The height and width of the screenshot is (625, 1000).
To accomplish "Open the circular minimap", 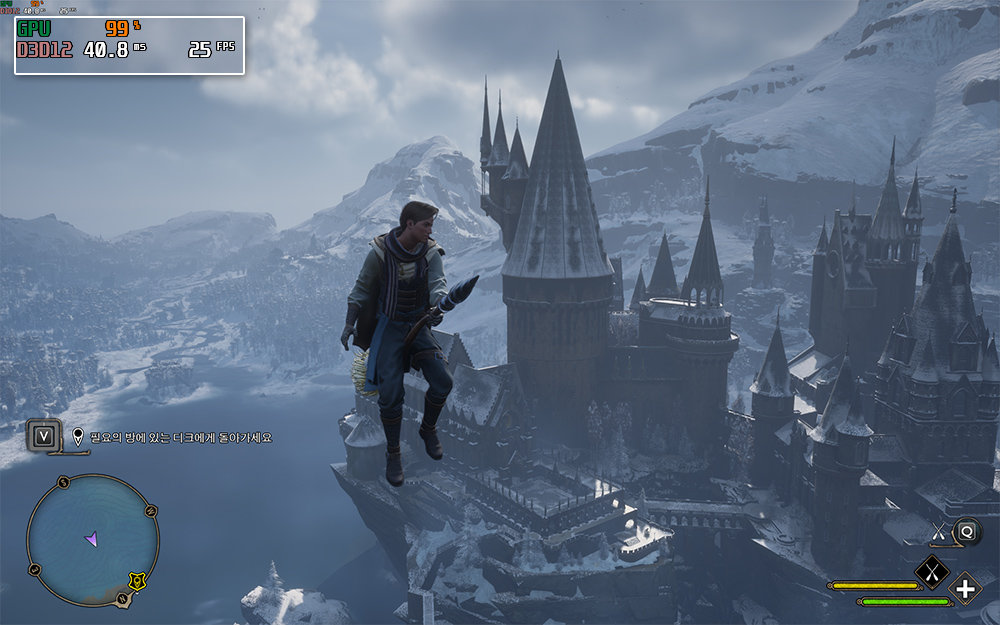I will [x=92, y=540].
